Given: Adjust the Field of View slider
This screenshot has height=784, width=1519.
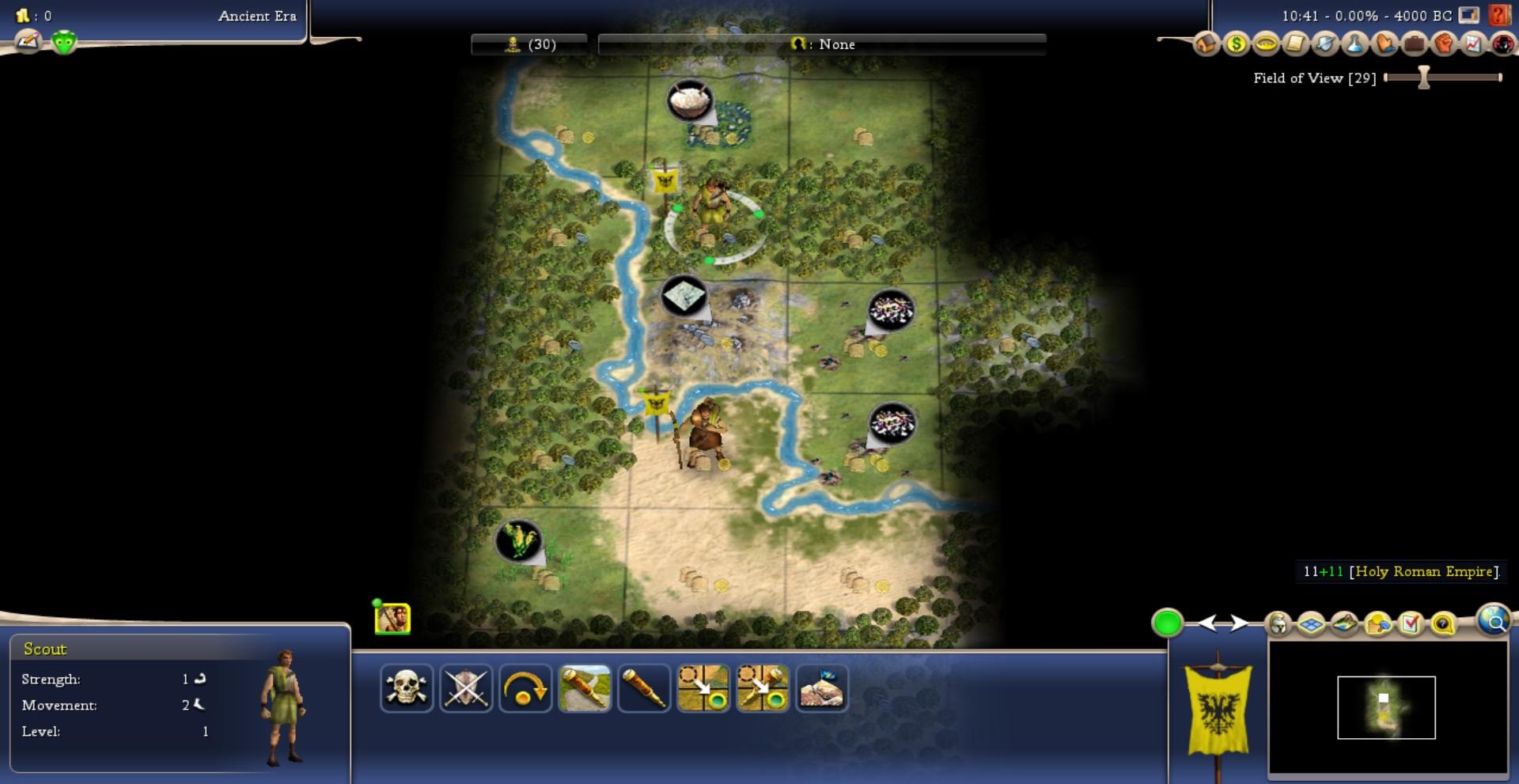Looking at the screenshot, I should click(1424, 78).
